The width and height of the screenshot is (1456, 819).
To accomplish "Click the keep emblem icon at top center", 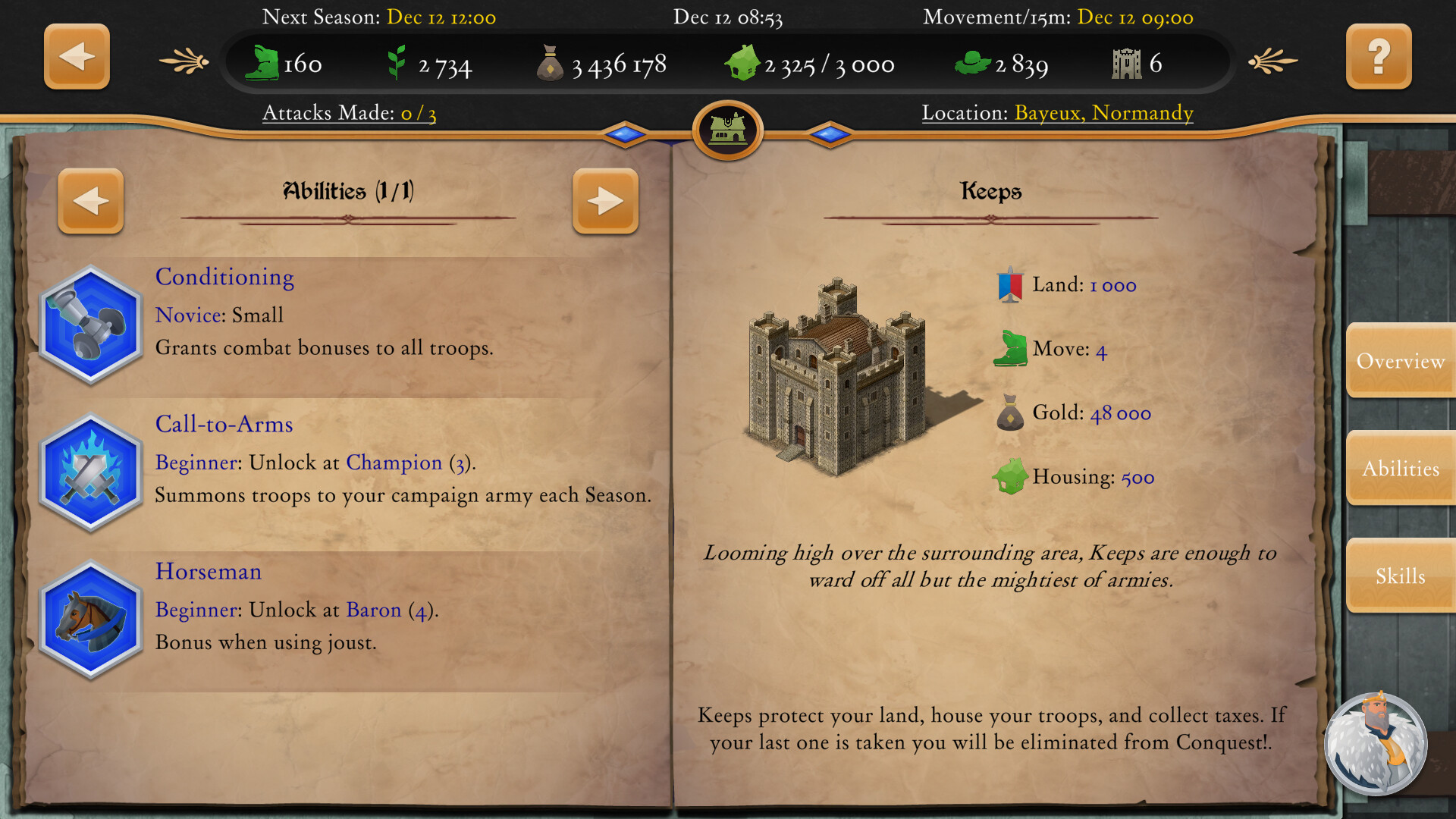I will (x=726, y=130).
